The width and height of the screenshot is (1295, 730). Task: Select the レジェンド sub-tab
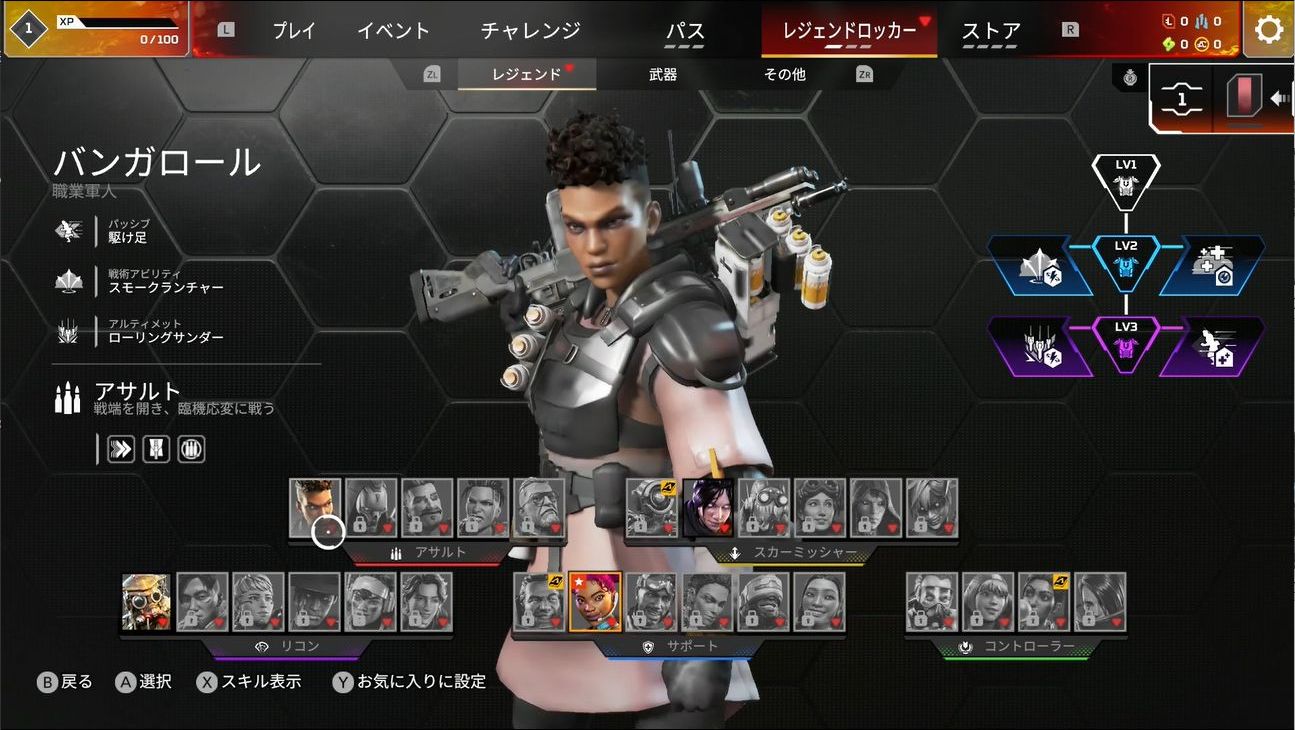(526, 74)
